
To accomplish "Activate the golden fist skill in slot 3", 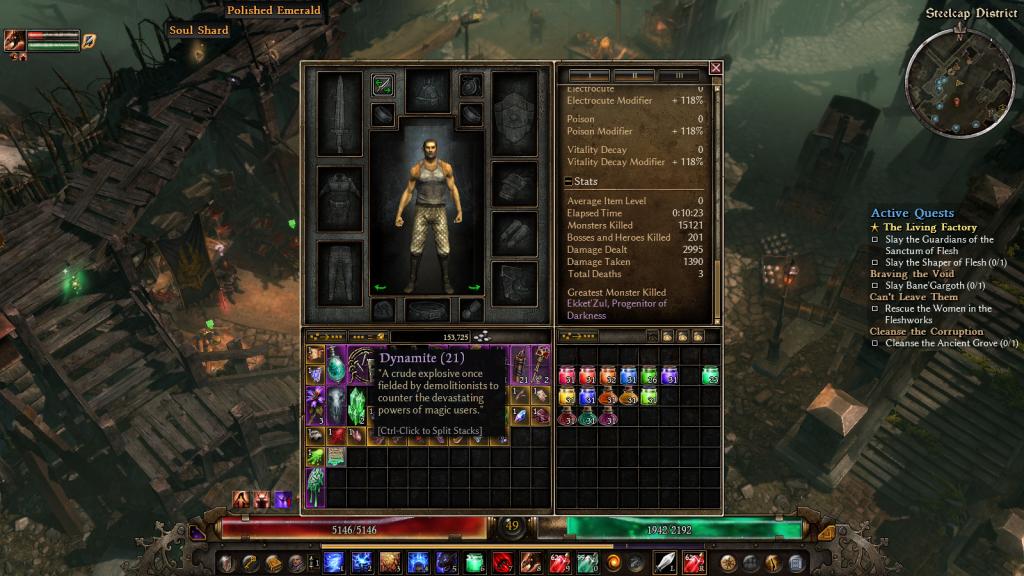I will (389, 562).
